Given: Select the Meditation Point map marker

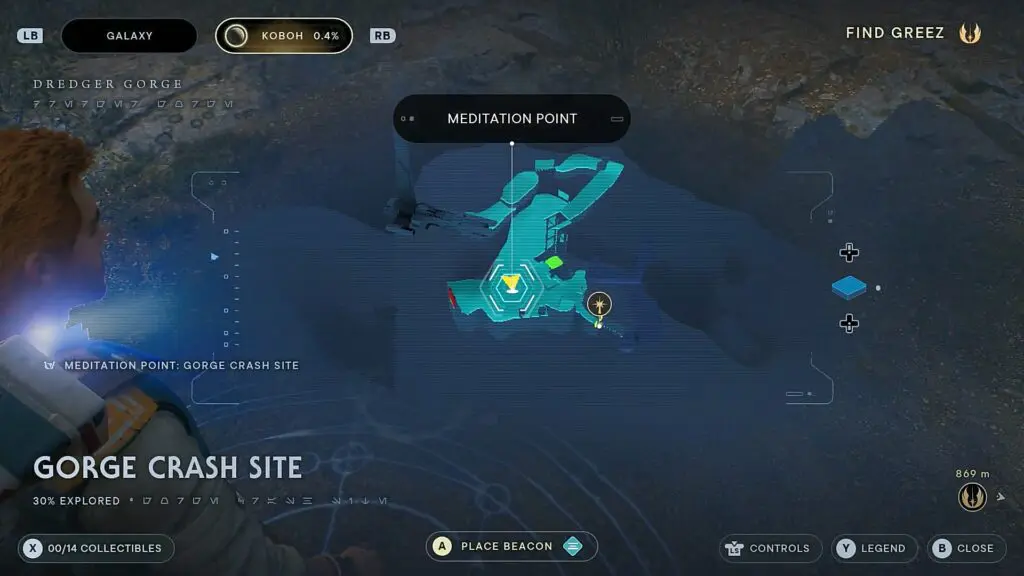Looking at the screenshot, I should point(511,286).
